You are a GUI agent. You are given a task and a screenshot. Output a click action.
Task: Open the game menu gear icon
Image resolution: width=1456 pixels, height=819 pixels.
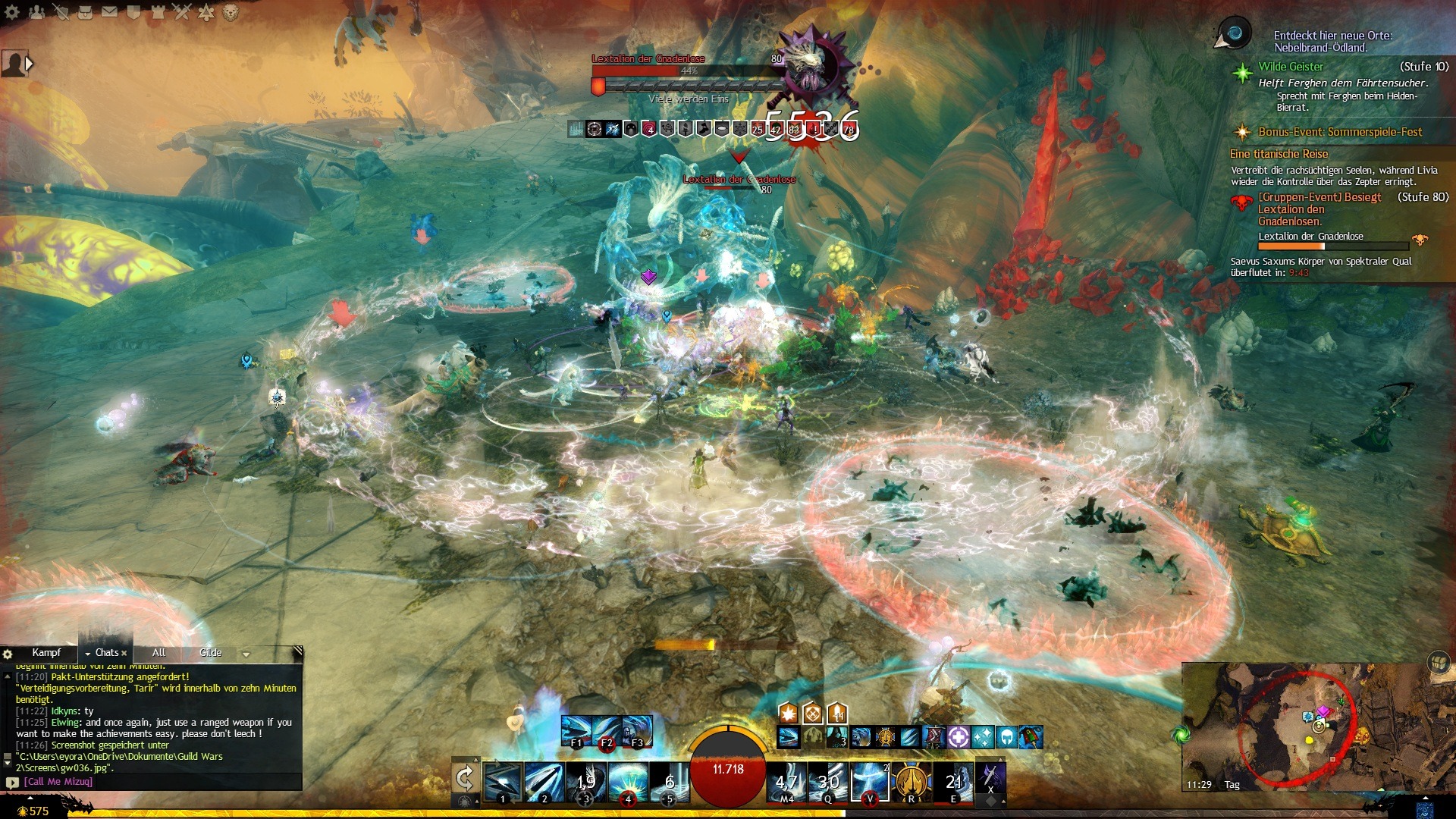pos(14,12)
